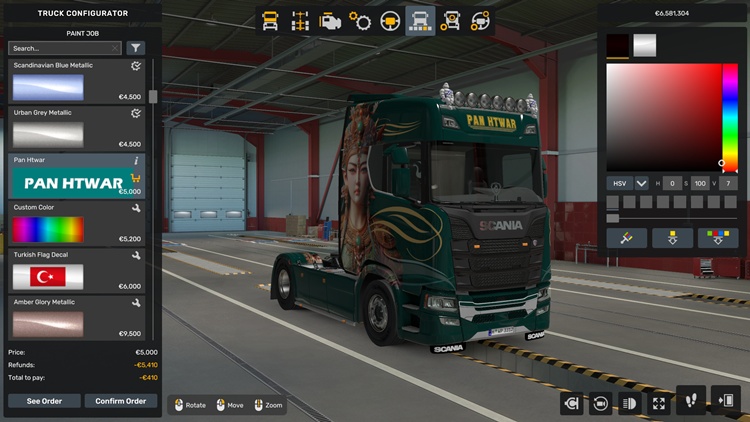
Task: Open the steering wheel interior tab
Action: point(390,20)
